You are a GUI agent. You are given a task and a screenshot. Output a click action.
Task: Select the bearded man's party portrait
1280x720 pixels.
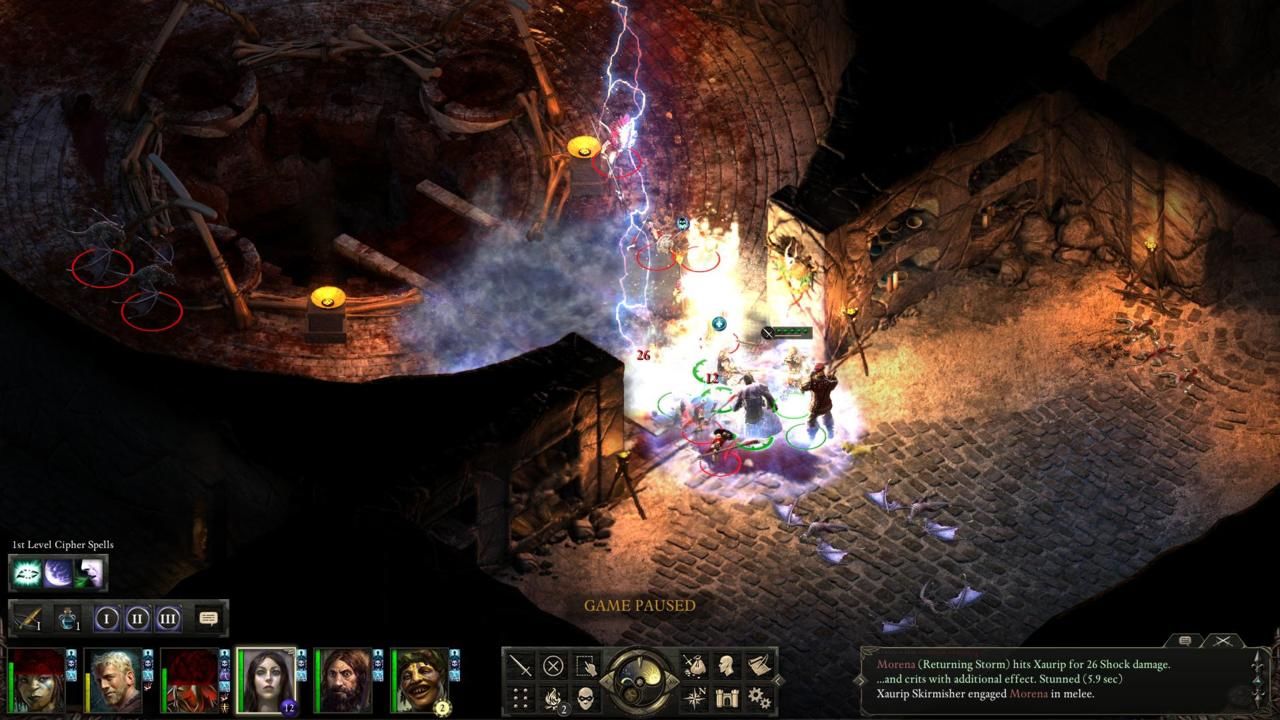point(343,680)
